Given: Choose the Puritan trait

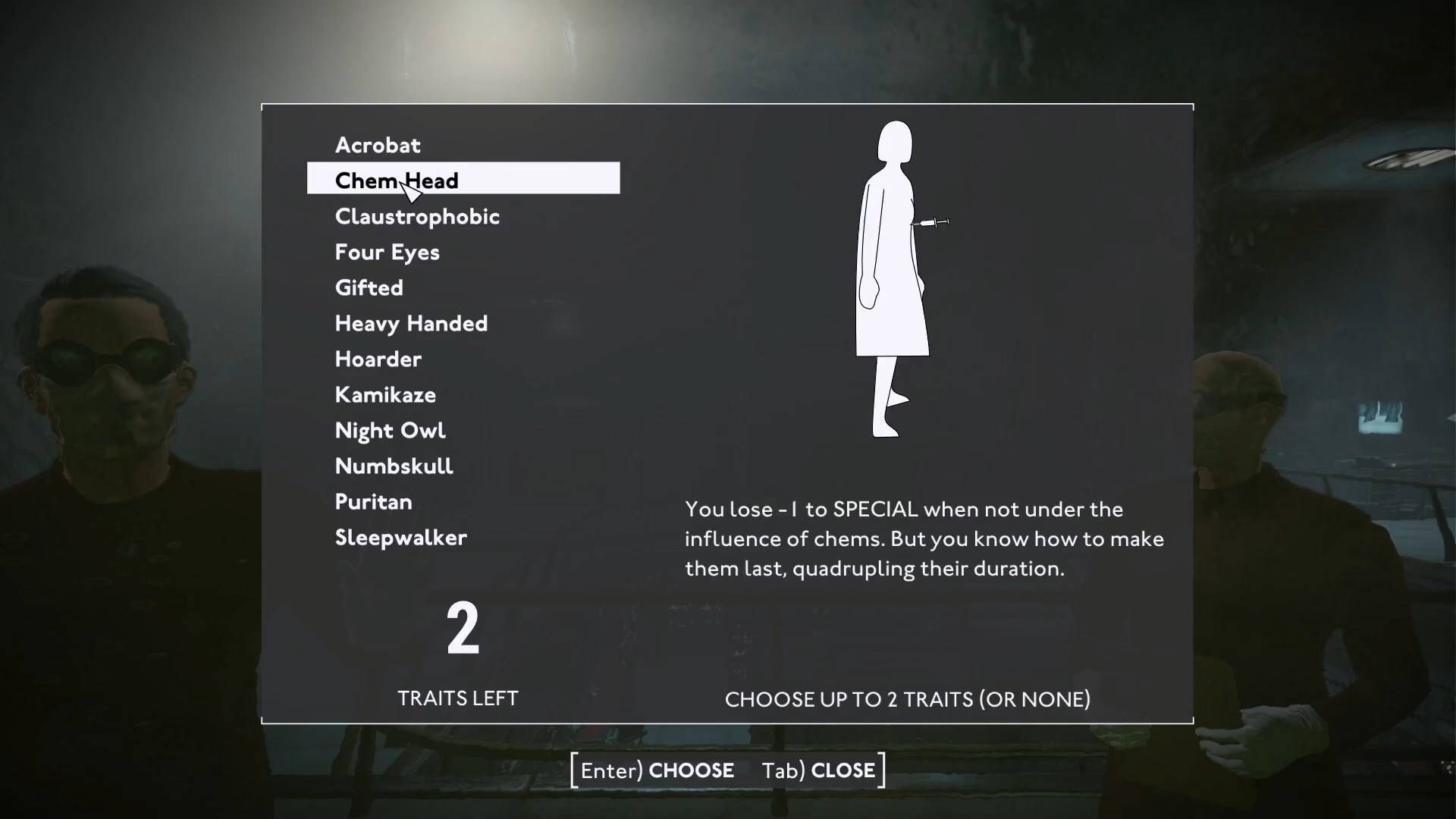Looking at the screenshot, I should [373, 501].
